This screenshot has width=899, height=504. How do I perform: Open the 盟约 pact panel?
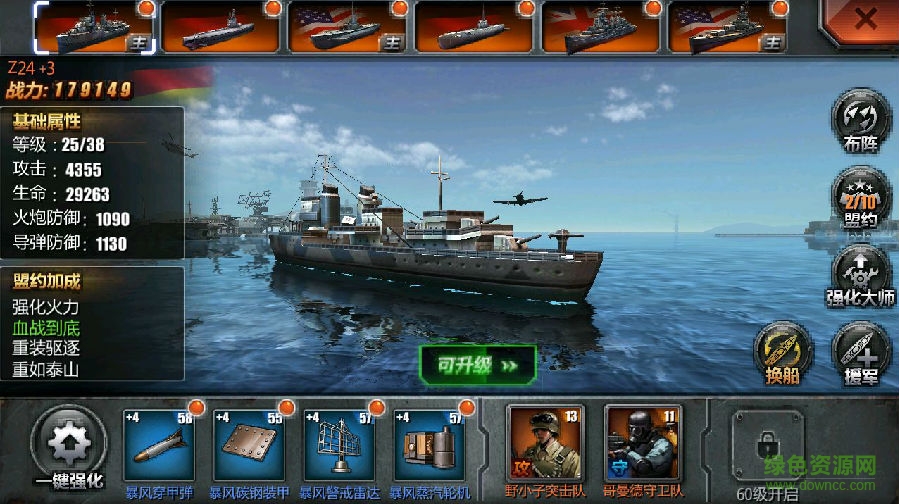(860, 197)
